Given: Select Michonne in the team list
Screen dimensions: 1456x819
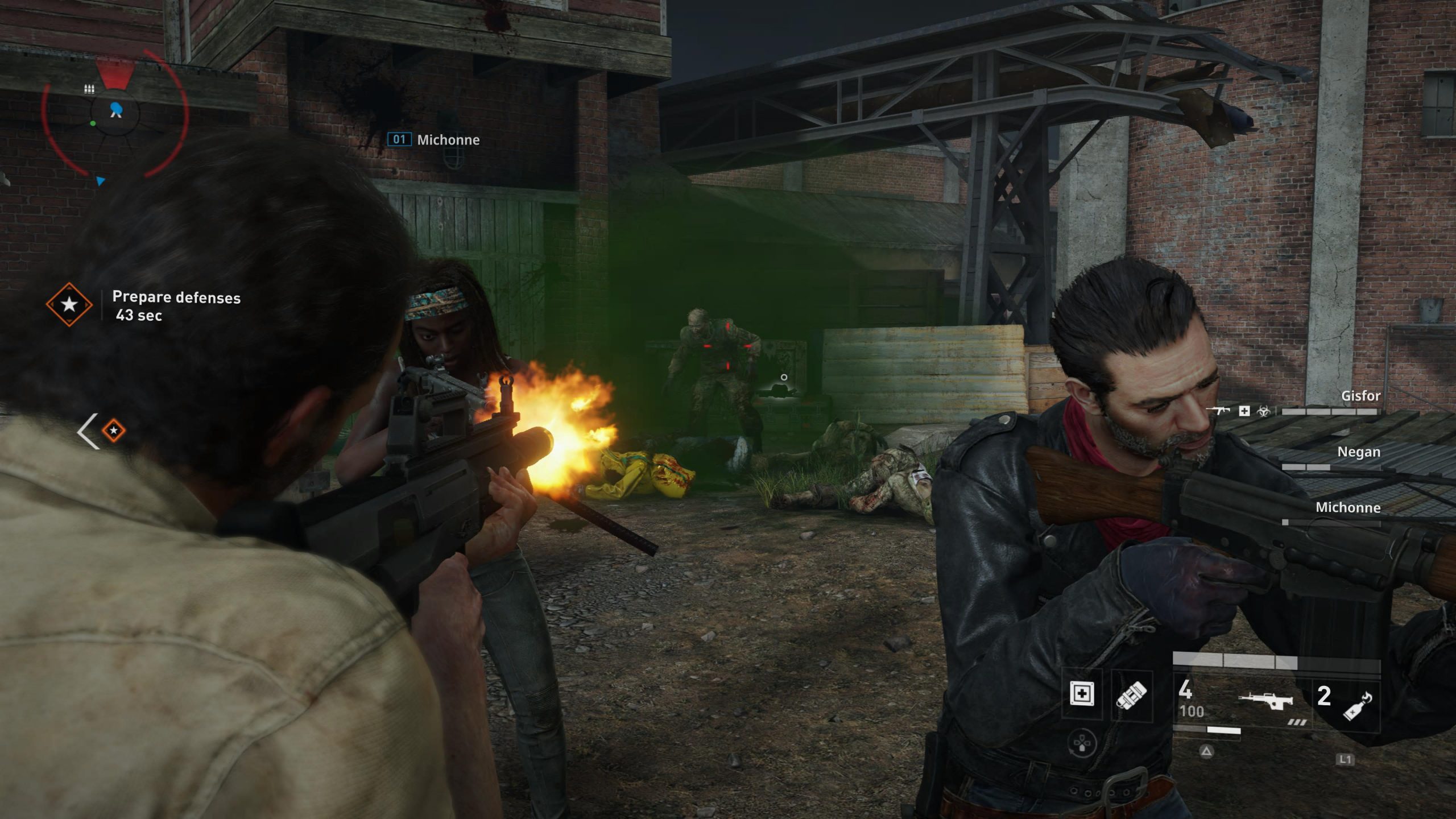Looking at the screenshot, I should click(1347, 508).
